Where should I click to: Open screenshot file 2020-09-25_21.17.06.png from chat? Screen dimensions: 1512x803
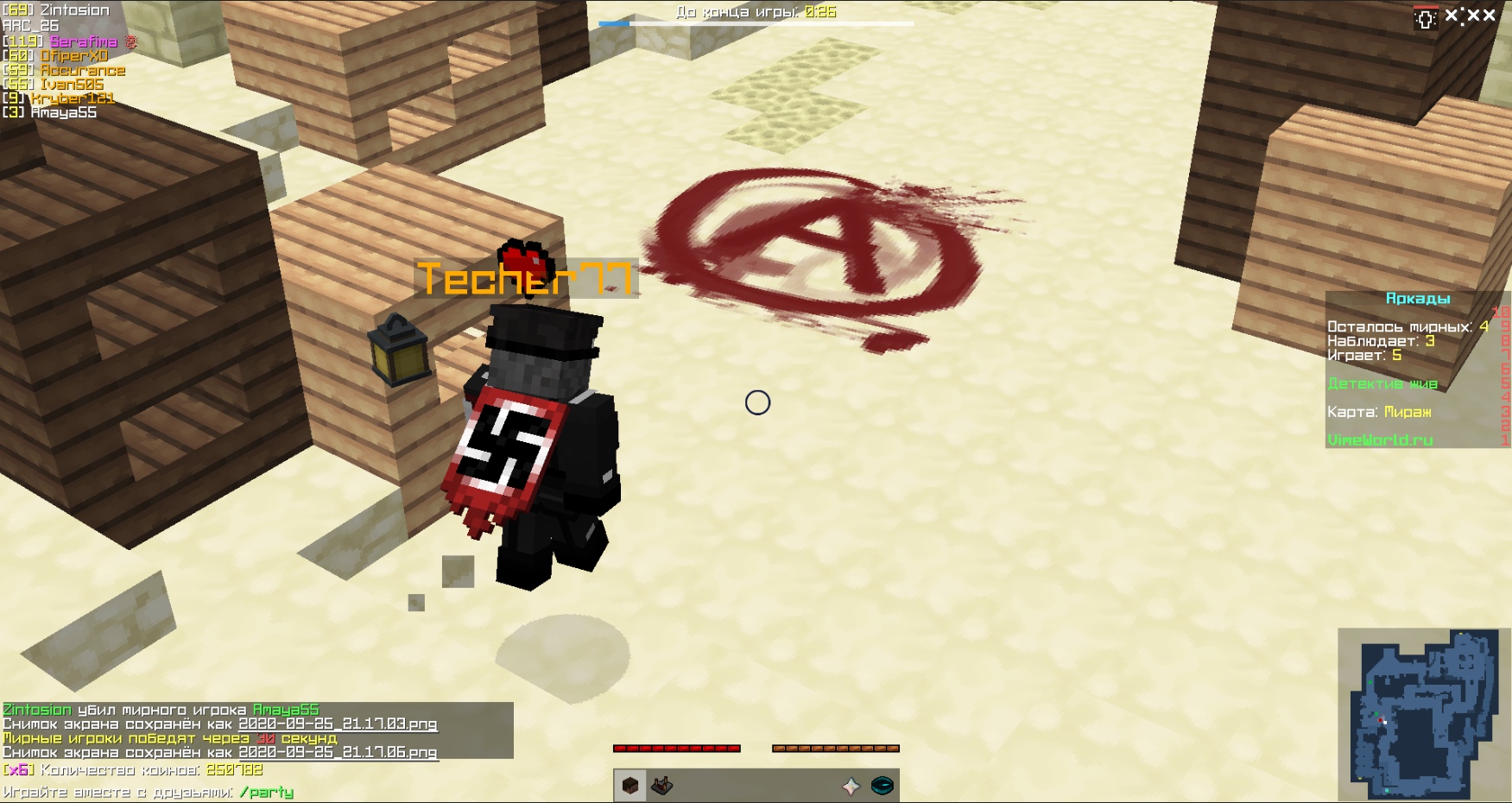click(x=337, y=753)
